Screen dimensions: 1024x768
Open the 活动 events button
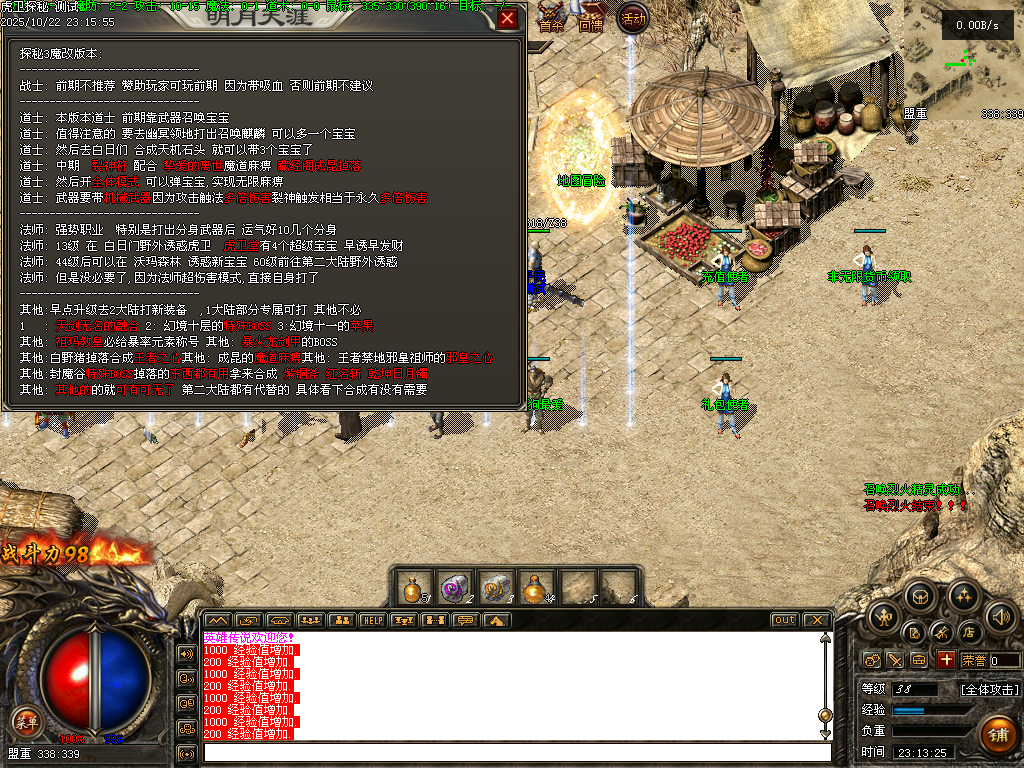click(632, 18)
